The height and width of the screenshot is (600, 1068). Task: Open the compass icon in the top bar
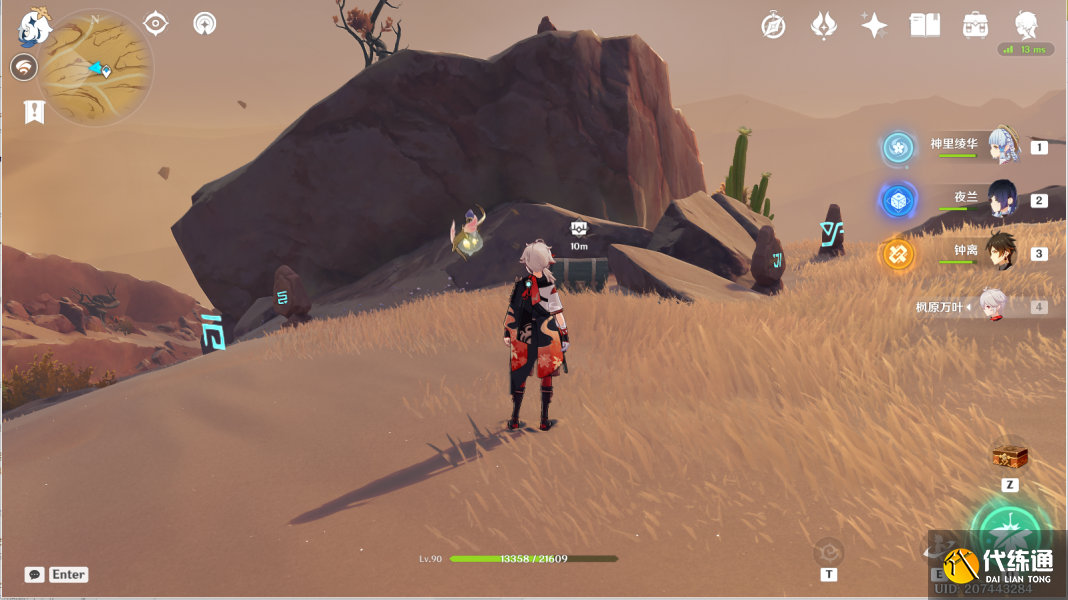click(773, 26)
